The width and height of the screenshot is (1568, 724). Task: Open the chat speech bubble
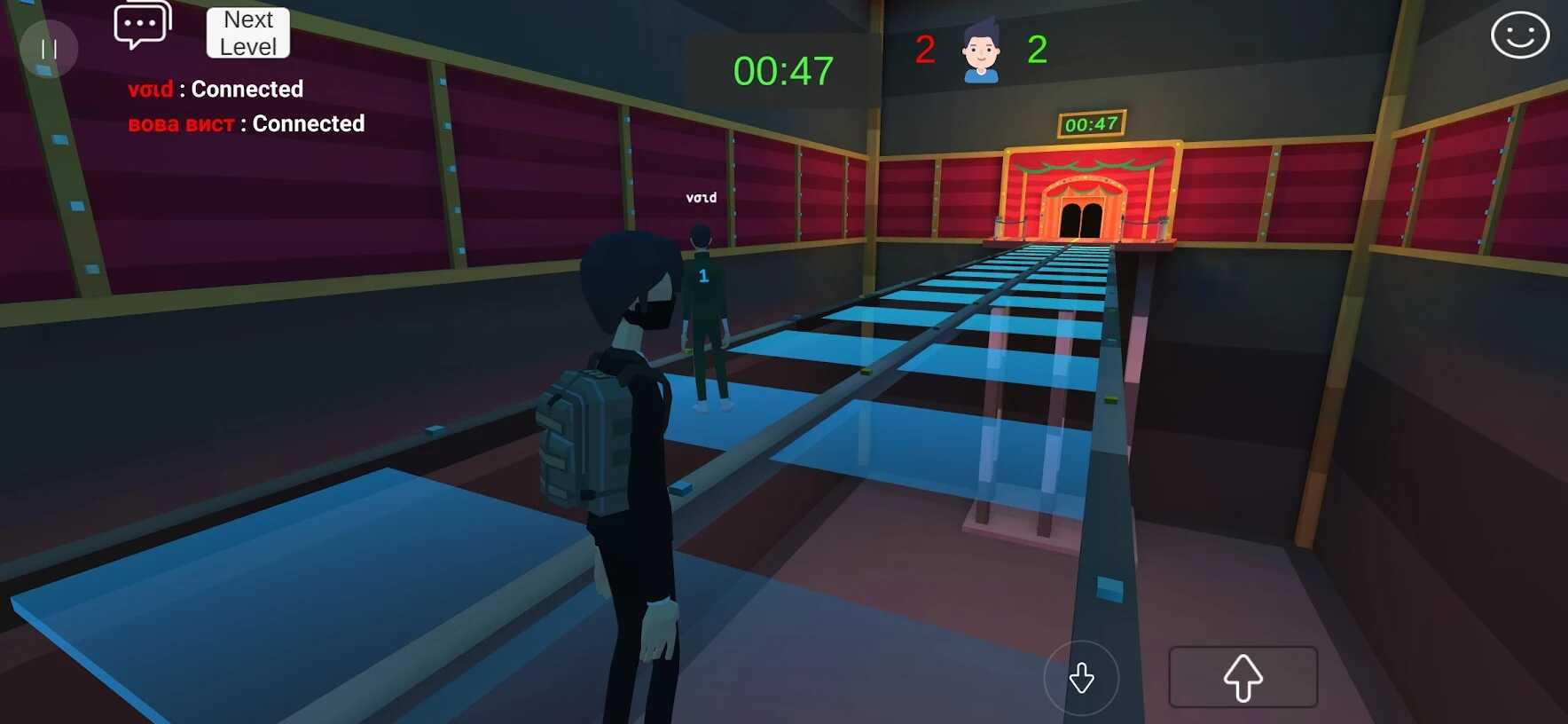(142, 25)
